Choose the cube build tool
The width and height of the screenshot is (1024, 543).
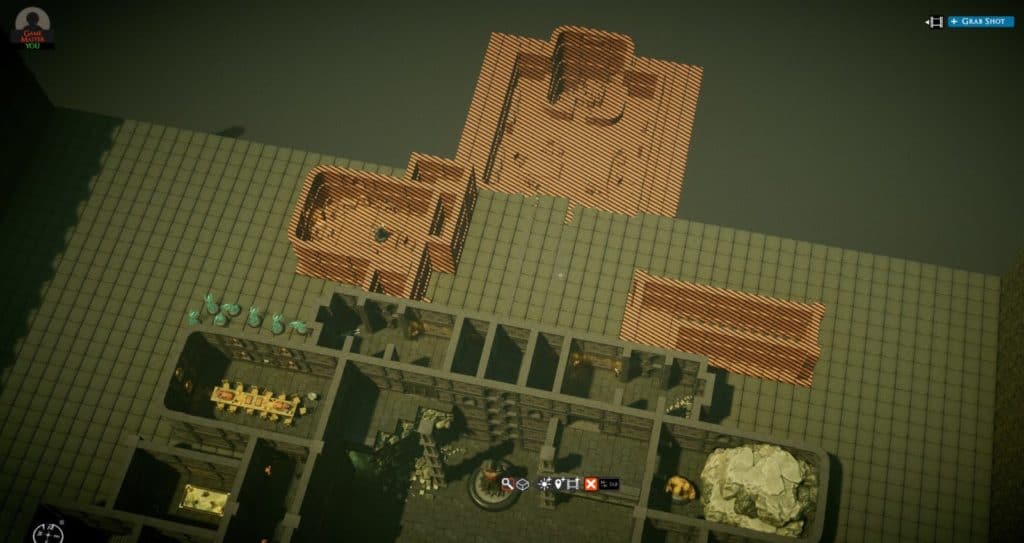[x=523, y=484]
